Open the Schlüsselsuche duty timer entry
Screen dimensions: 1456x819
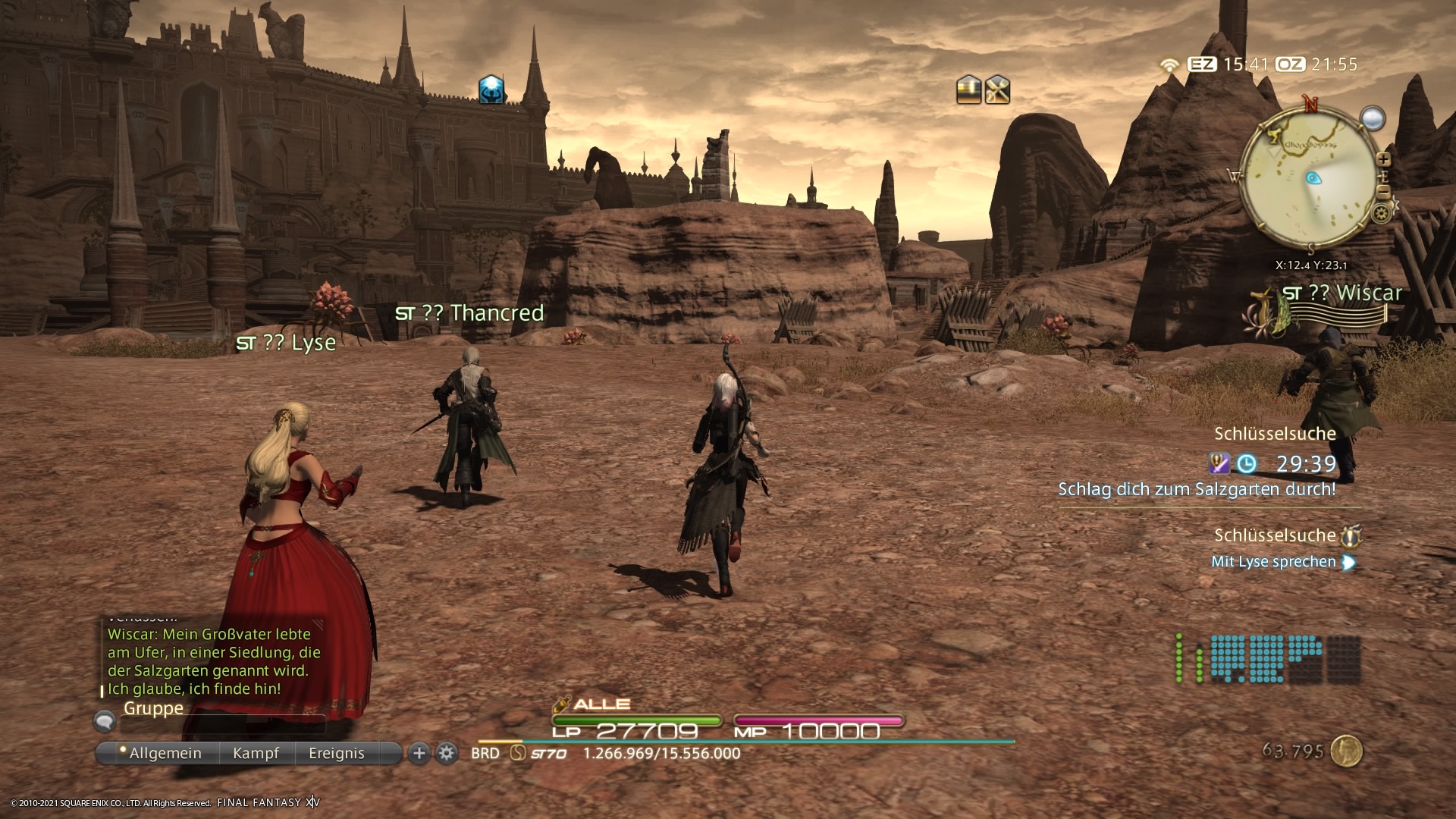pos(1275,434)
